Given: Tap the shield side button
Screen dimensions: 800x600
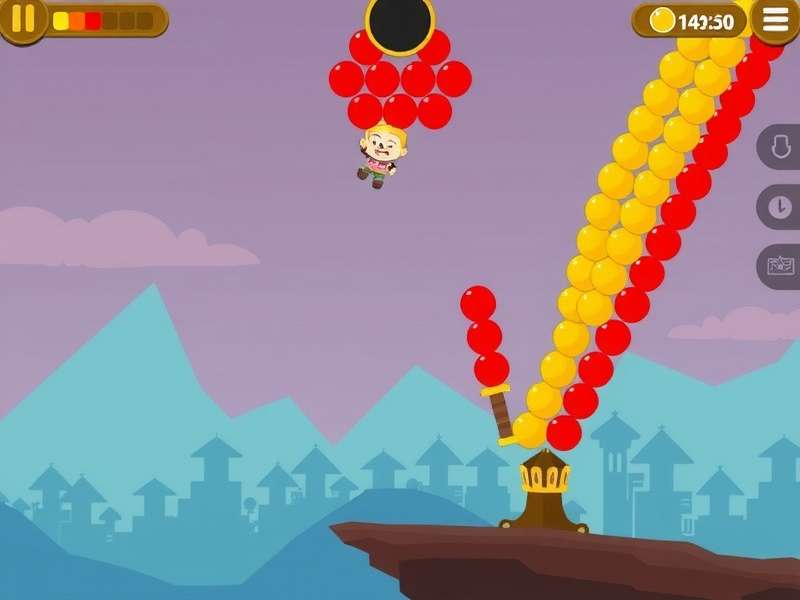Looking at the screenshot, I should coord(780,148).
